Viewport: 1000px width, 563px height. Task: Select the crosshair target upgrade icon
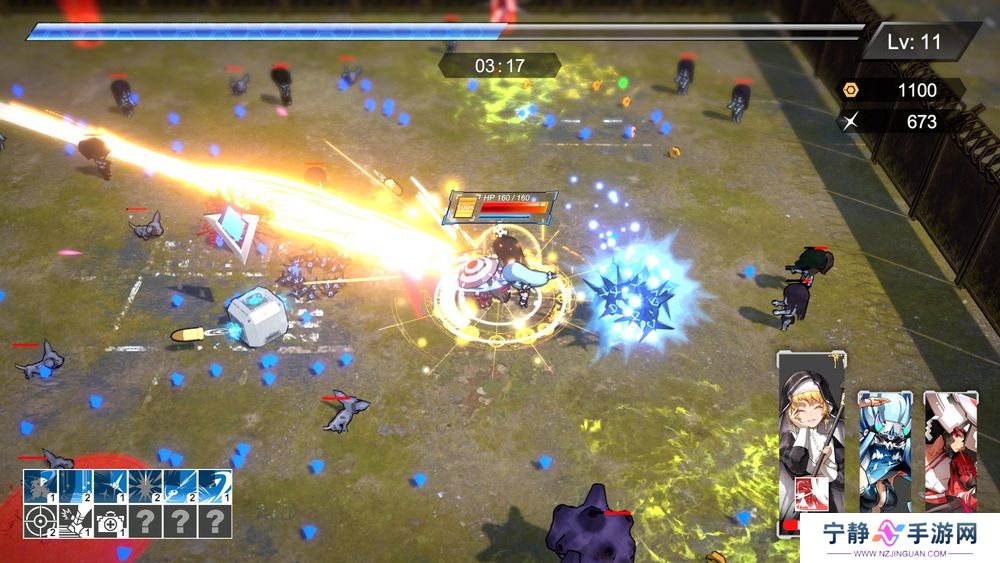41,521
